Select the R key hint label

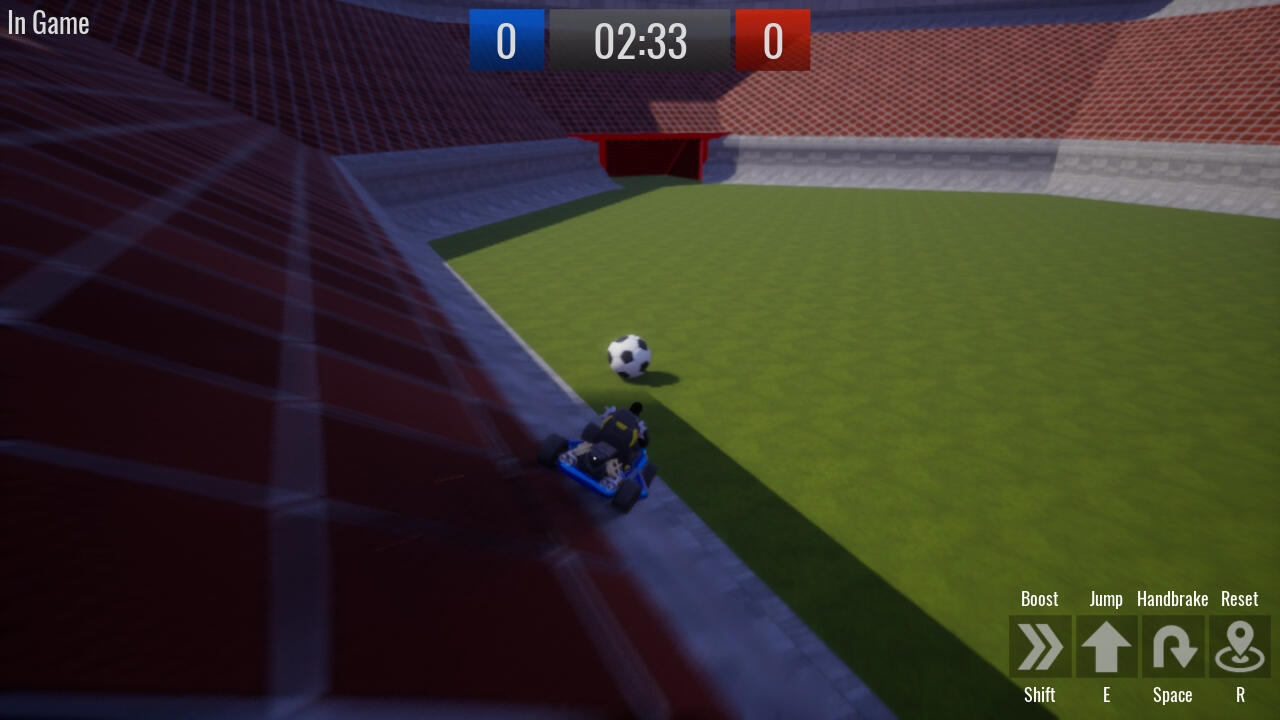pyautogui.click(x=1239, y=694)
